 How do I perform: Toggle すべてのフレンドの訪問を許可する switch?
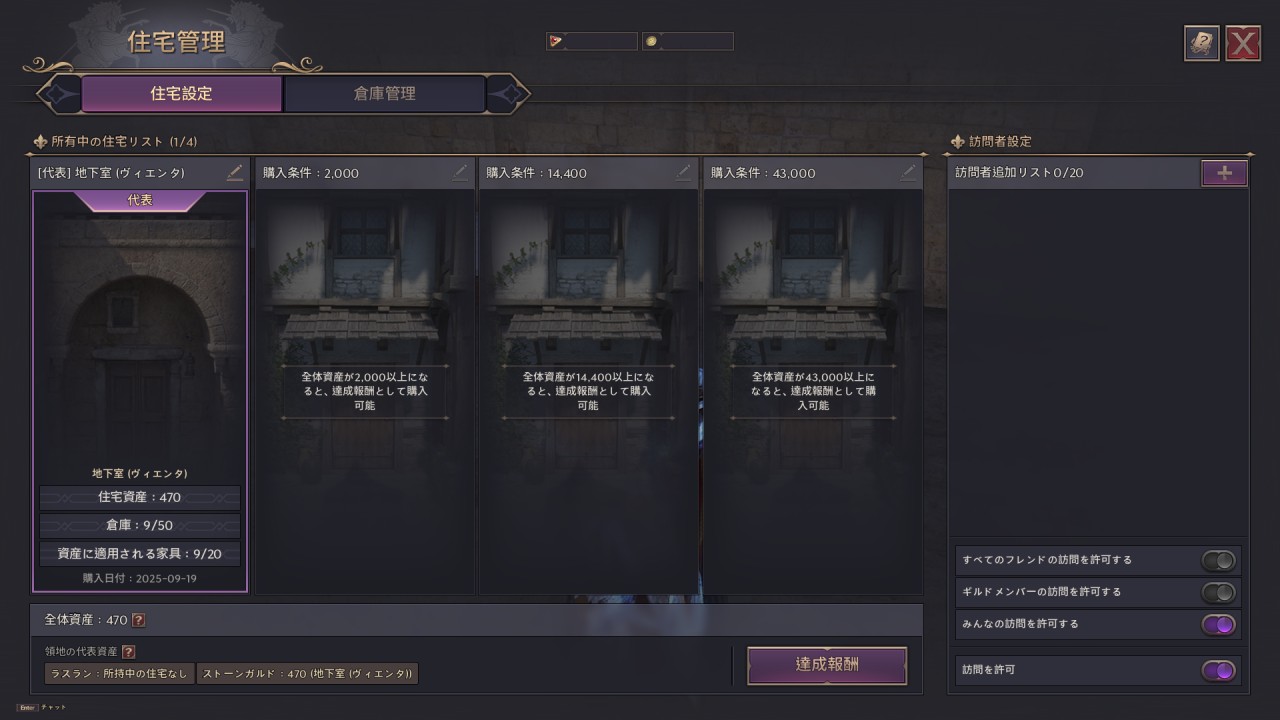pyautogui.click(x=1219, y=560)
